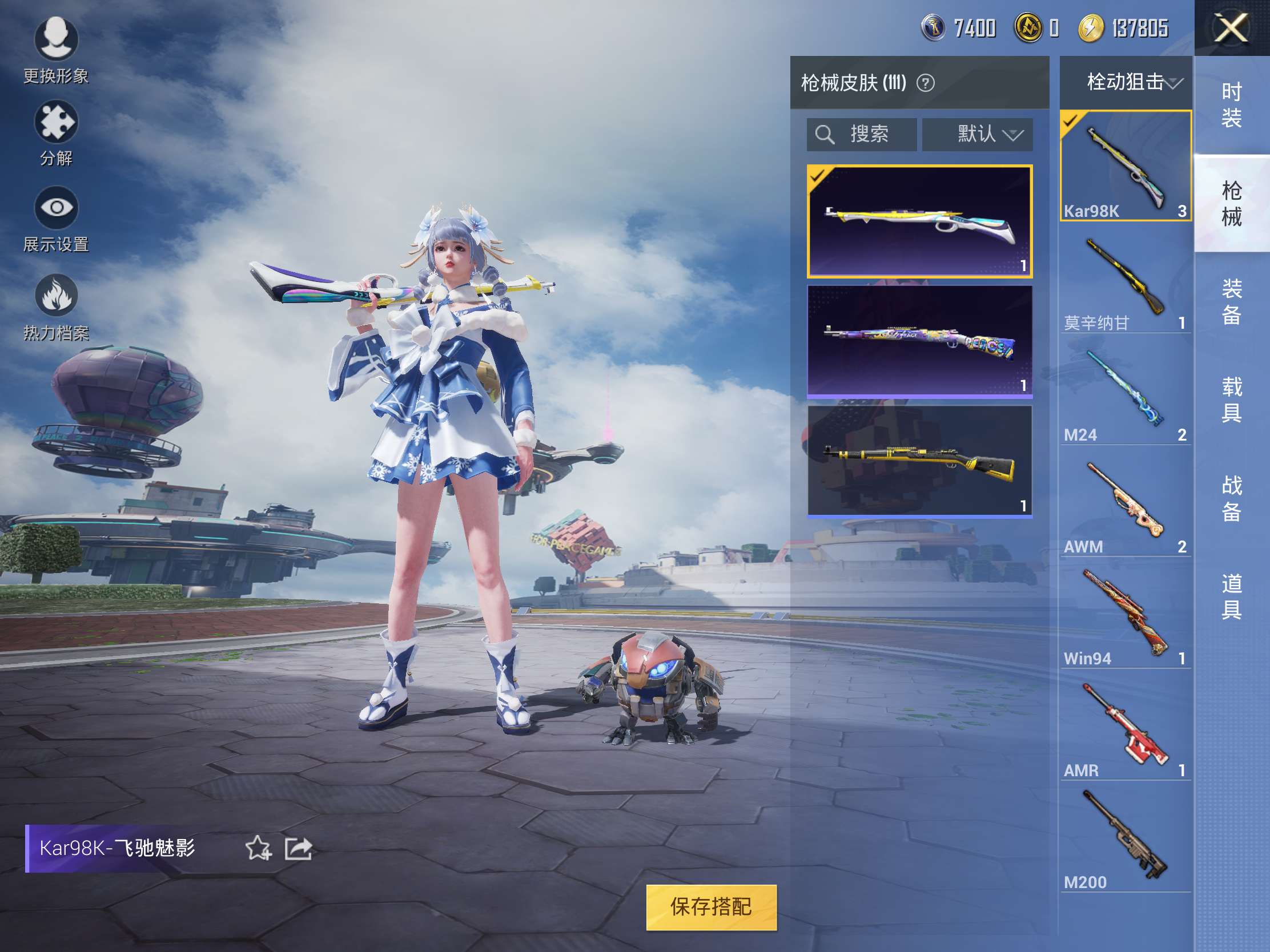
Task: Choose the Win94 weapon entry
Action: (1125, 616)
